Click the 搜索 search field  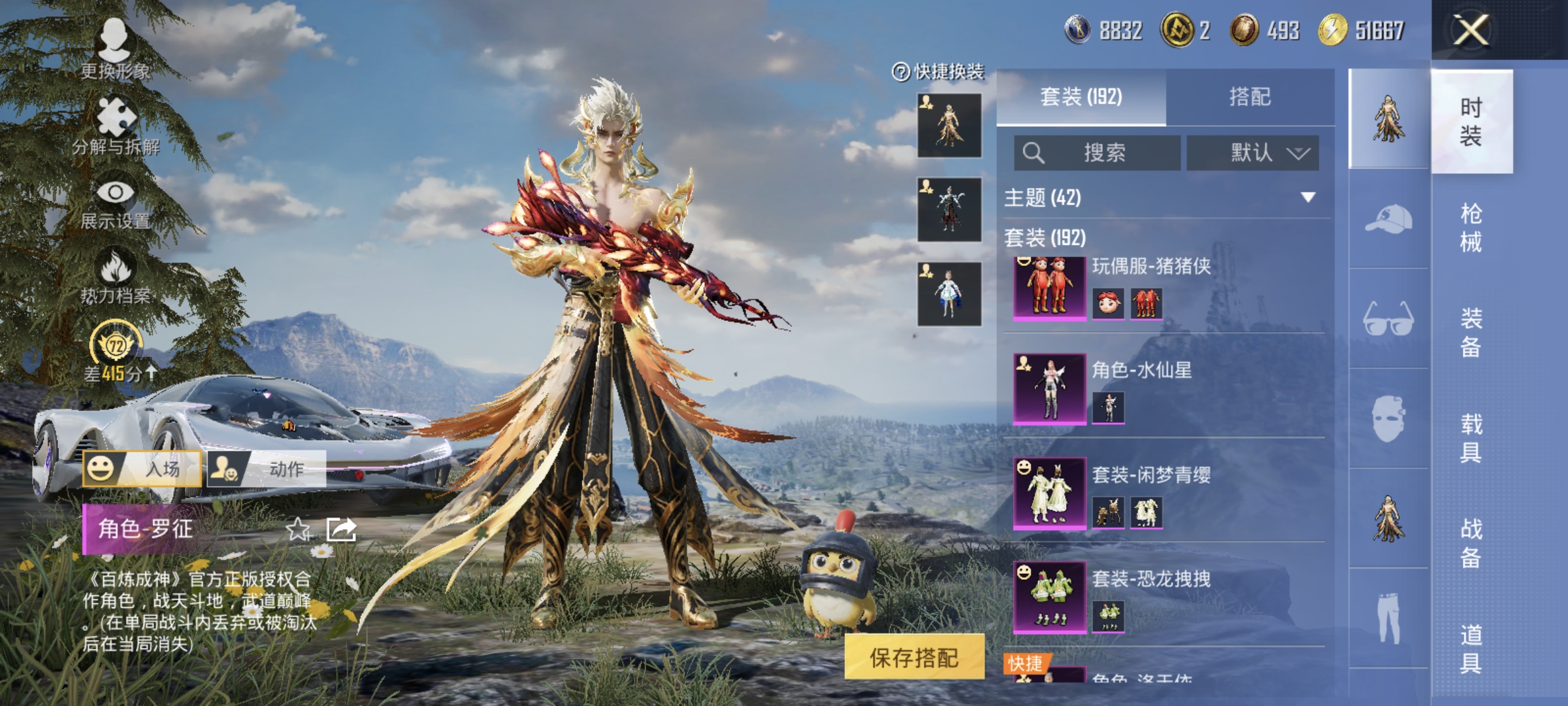click(1098, 153)
